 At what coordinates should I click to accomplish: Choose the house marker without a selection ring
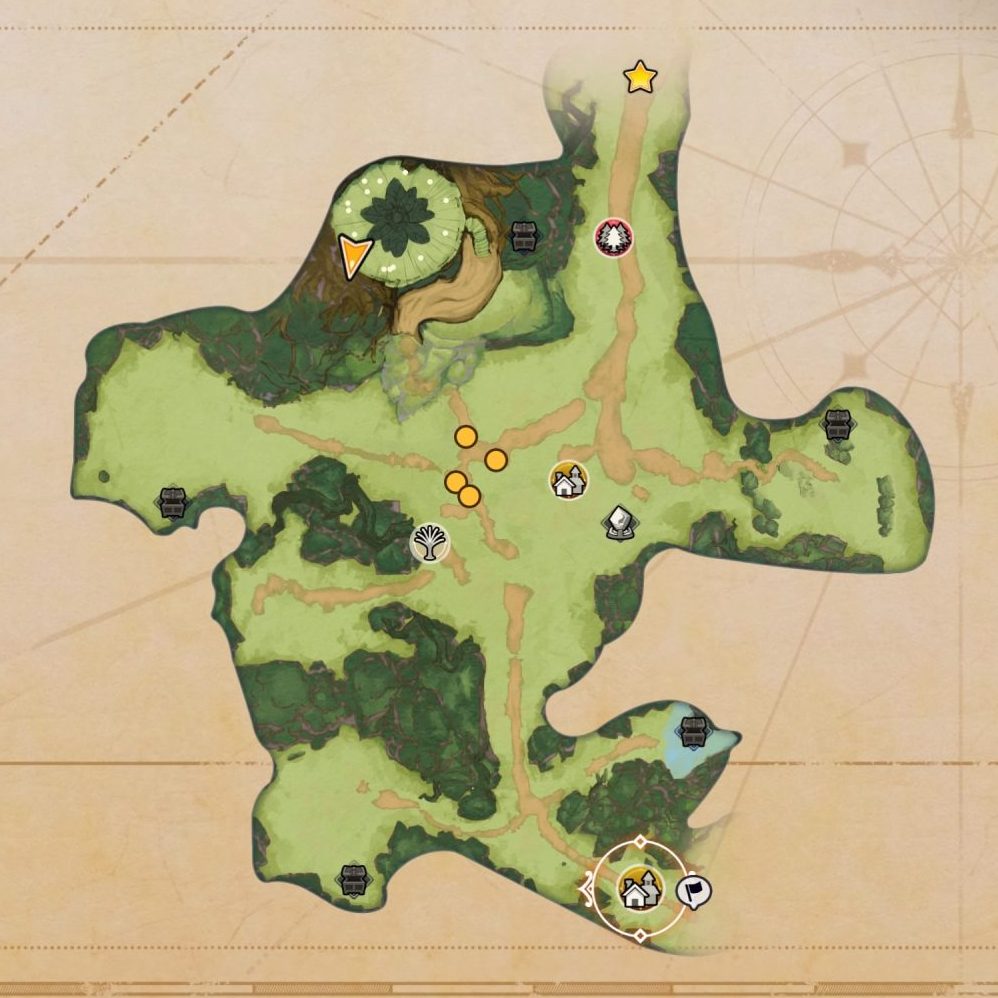(x=568, y=480)
